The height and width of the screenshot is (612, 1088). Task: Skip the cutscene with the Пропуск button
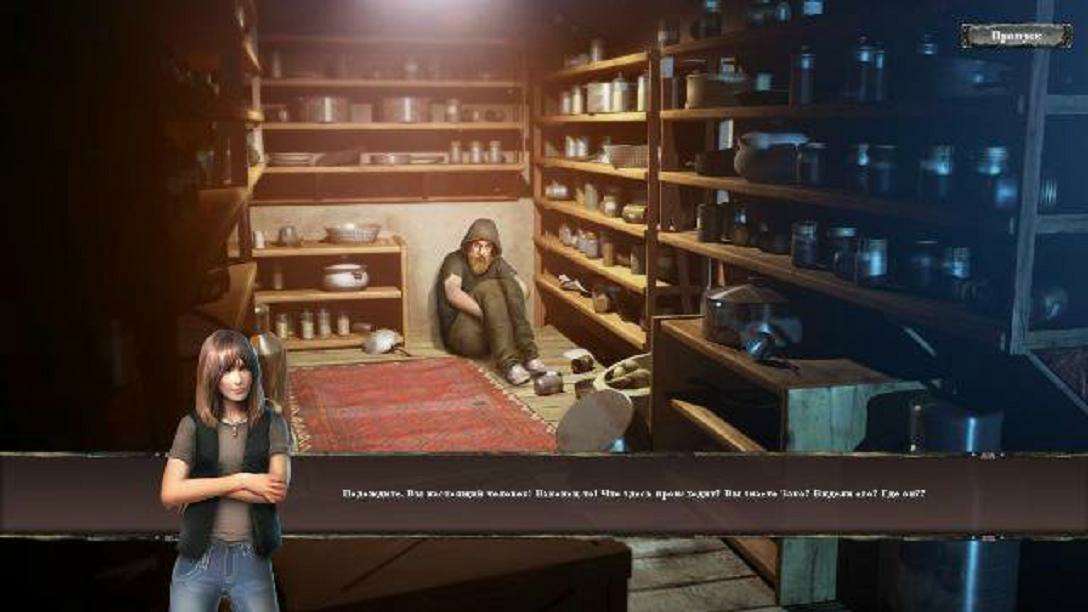pos(1016,36)
